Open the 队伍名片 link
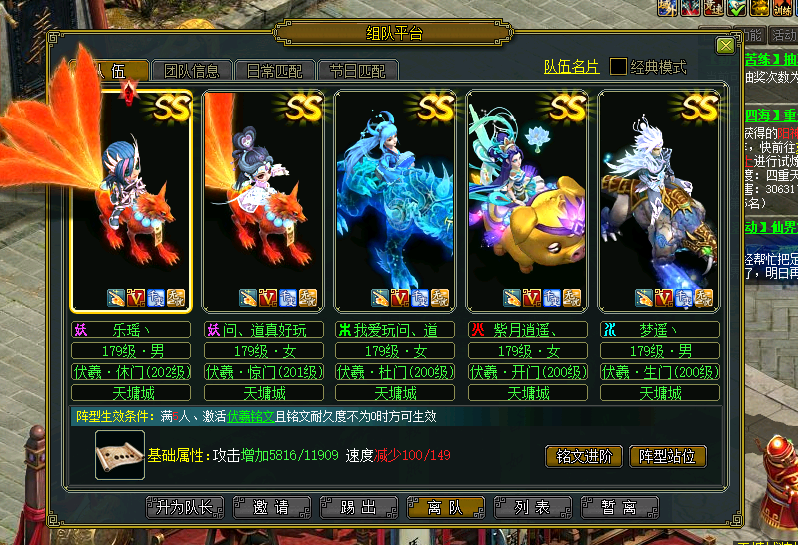 pos(571,67)
